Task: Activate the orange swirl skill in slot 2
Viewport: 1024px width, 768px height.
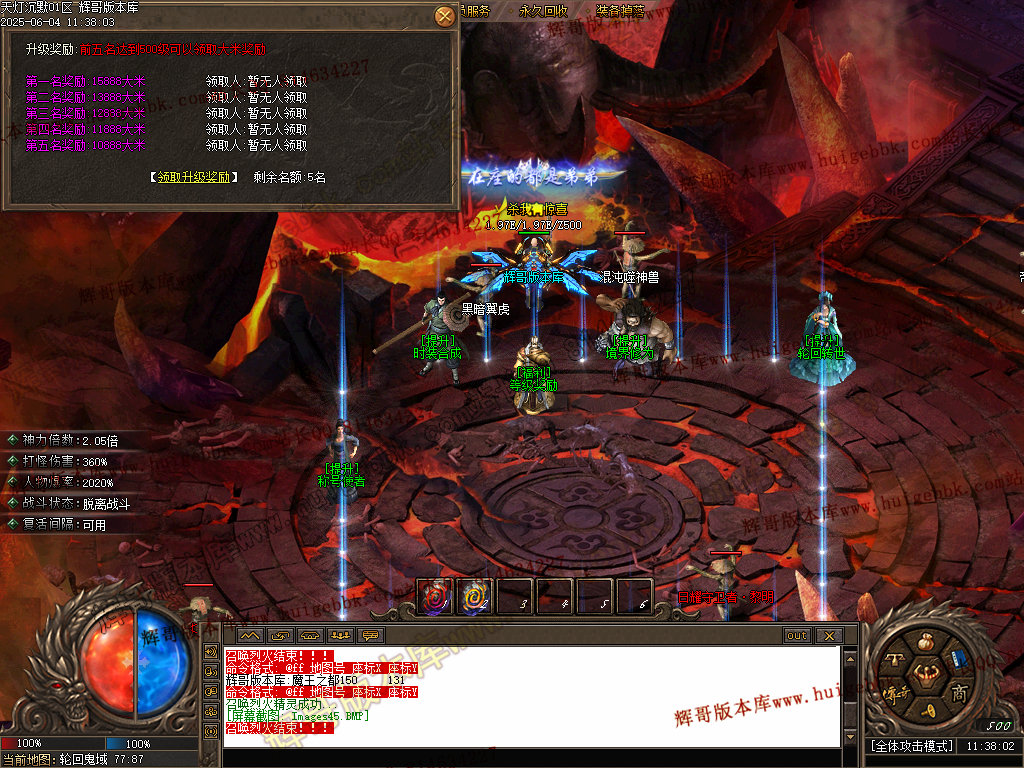Action: pyautogui.click(x=474, y=598)
